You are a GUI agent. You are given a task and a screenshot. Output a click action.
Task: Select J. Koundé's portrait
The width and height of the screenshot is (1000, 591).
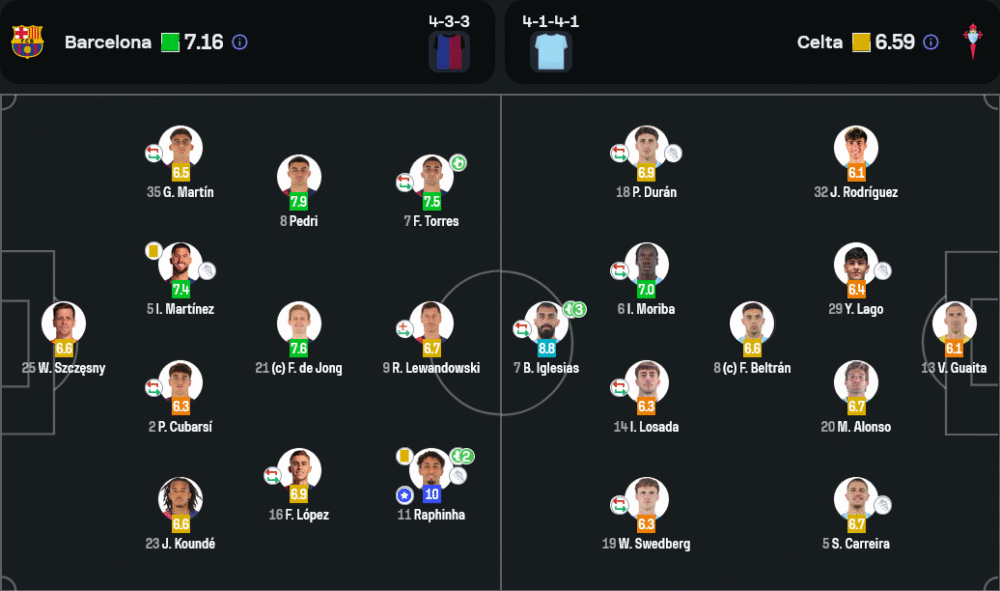pos(181,500)
